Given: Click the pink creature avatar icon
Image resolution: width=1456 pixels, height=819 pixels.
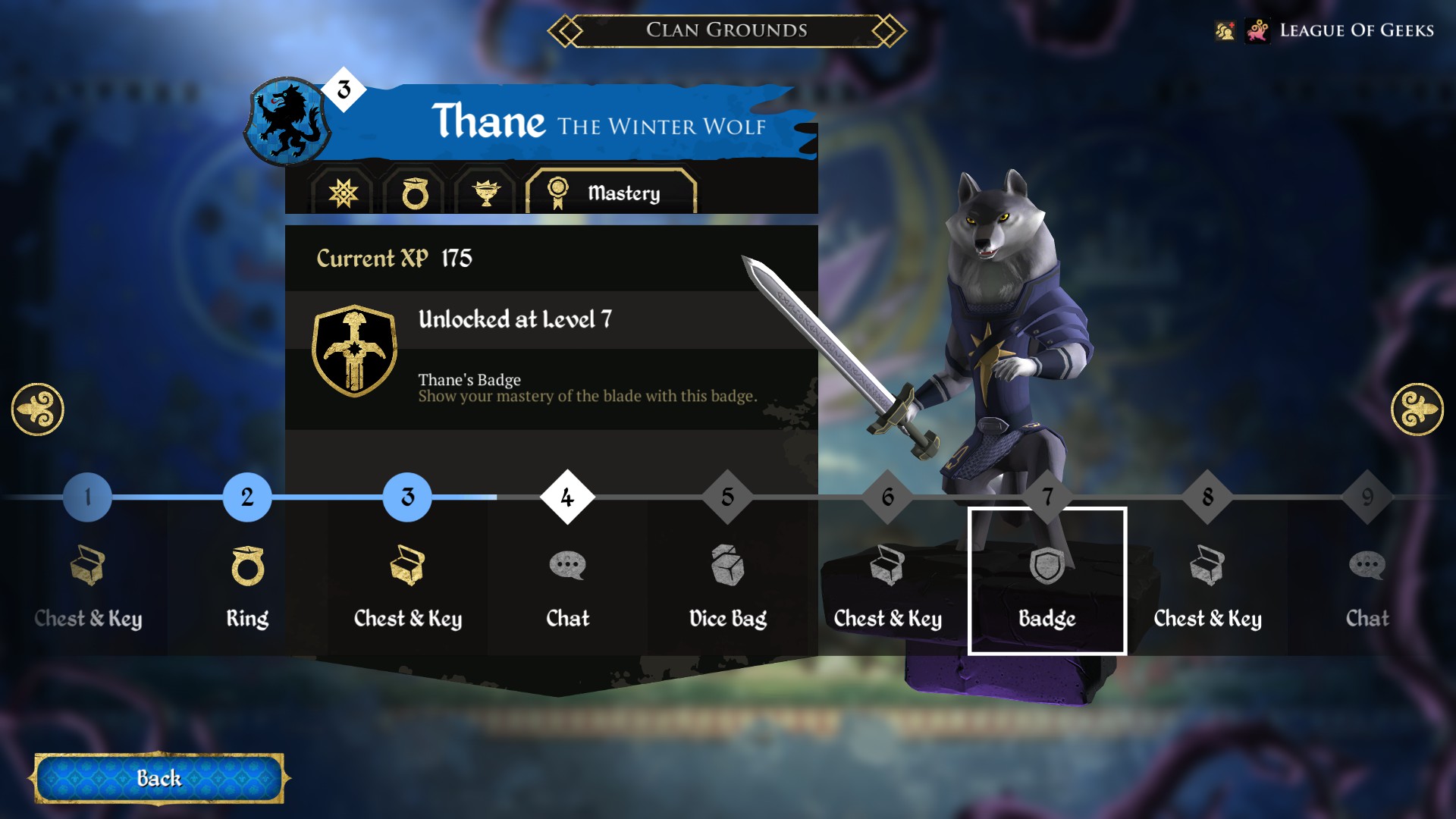Looking at the screenshot, I should (x=1258, y=31).
